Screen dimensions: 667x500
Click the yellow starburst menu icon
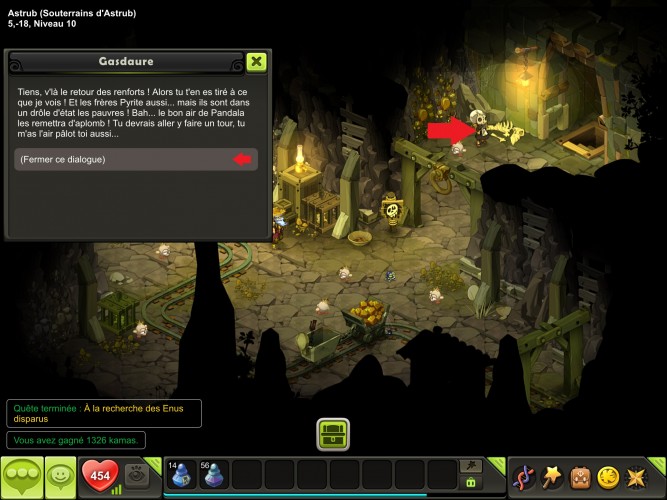click(636, 476)
